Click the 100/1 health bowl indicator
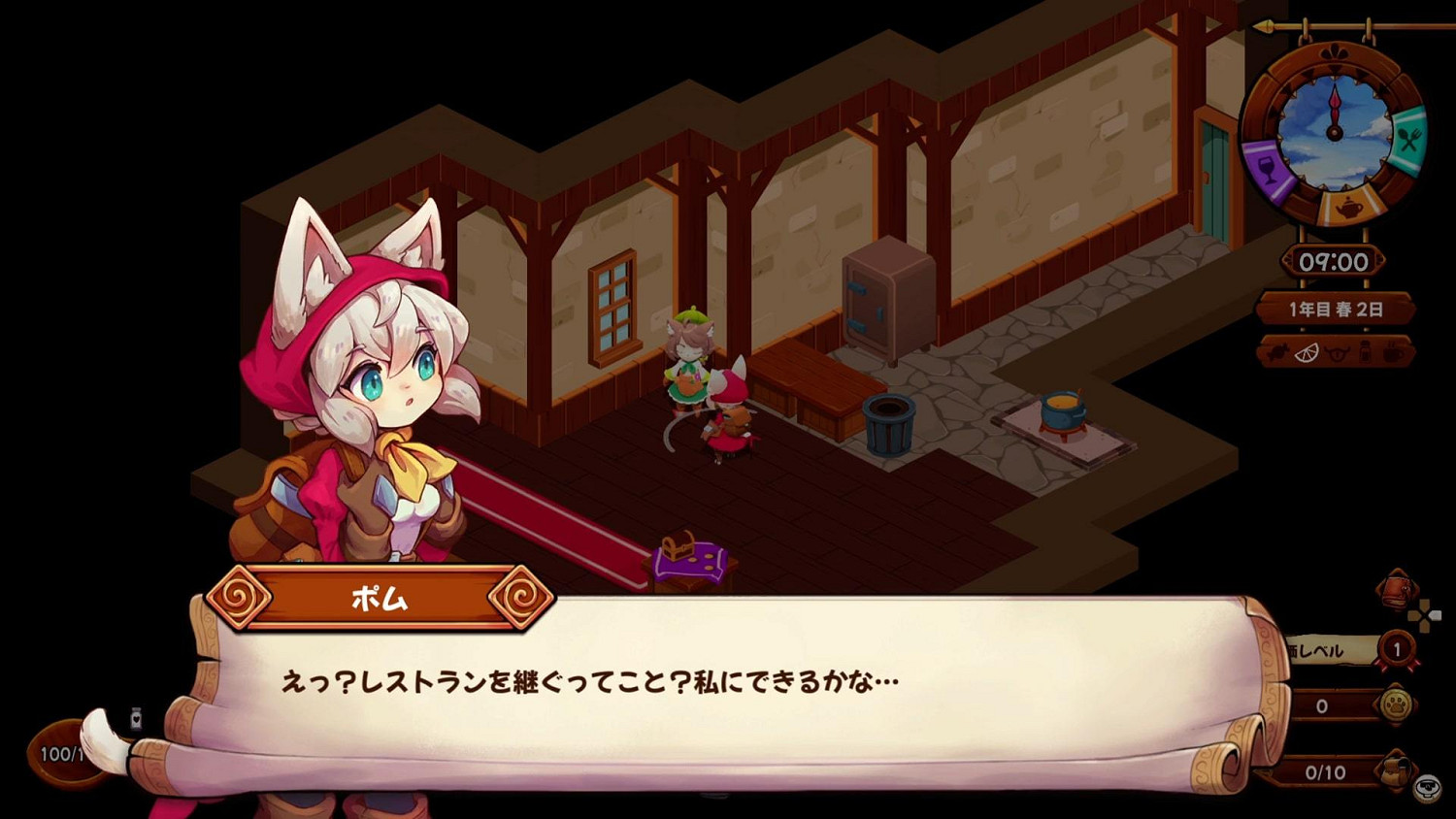 60,752
